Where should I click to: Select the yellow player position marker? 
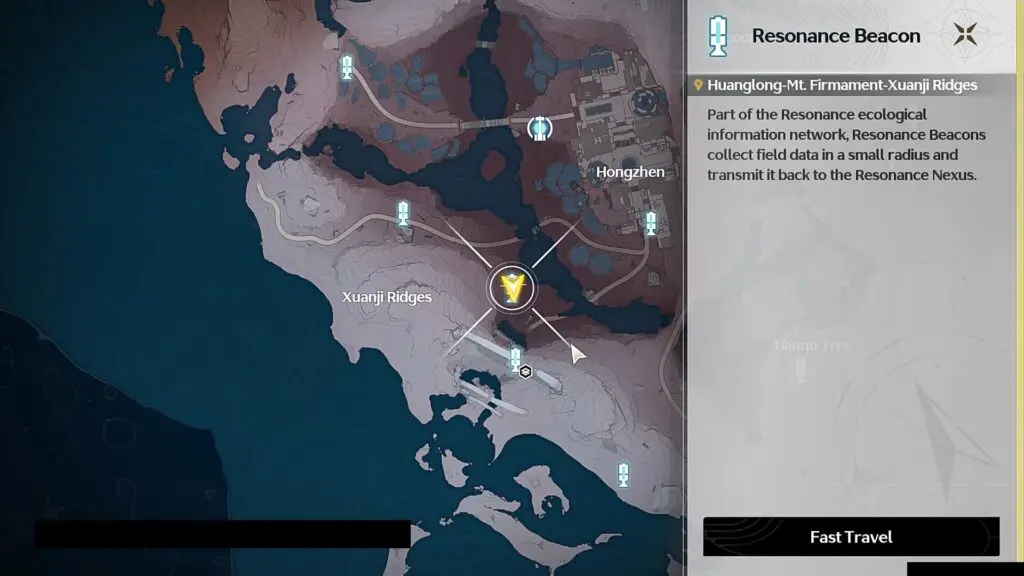point(513,288)
